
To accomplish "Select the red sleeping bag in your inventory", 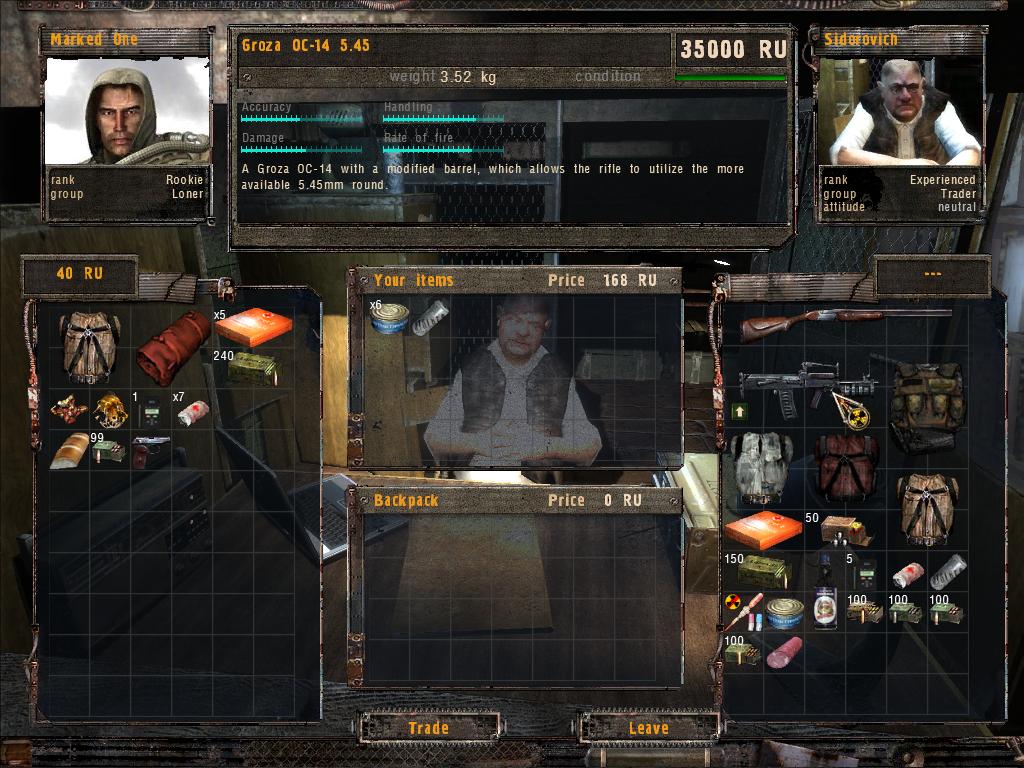I will [173, 347].
